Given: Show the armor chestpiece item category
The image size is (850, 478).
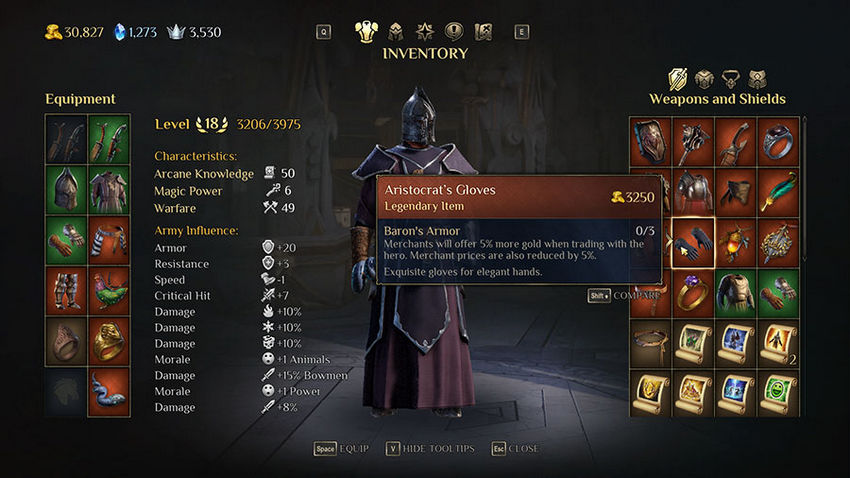Looking at the screenshot, I should coord(704,79).
